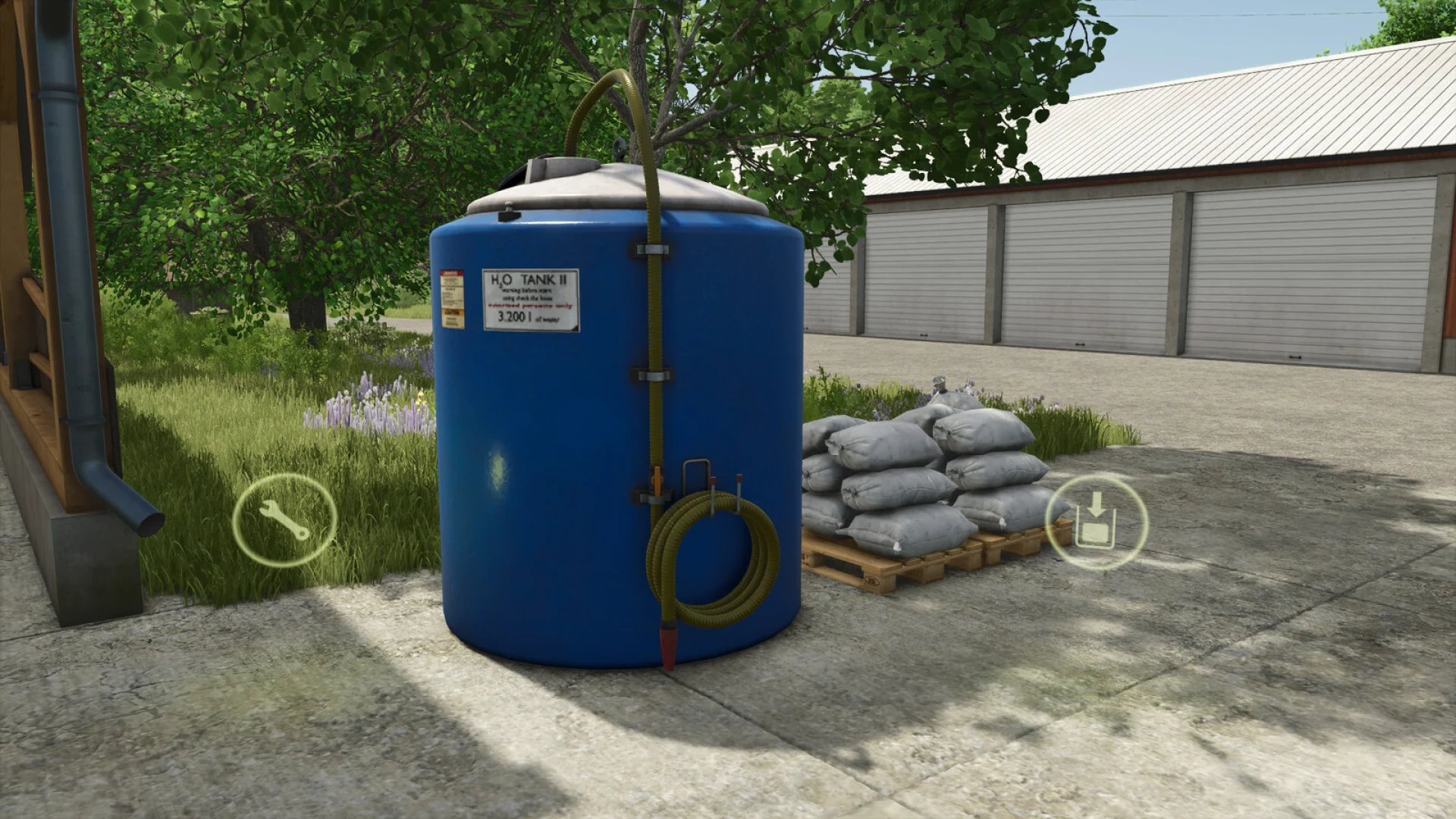The image size is (1456, 819).
Task: Open tank maintenance via the wrench icon
Action: pos(286,520)
